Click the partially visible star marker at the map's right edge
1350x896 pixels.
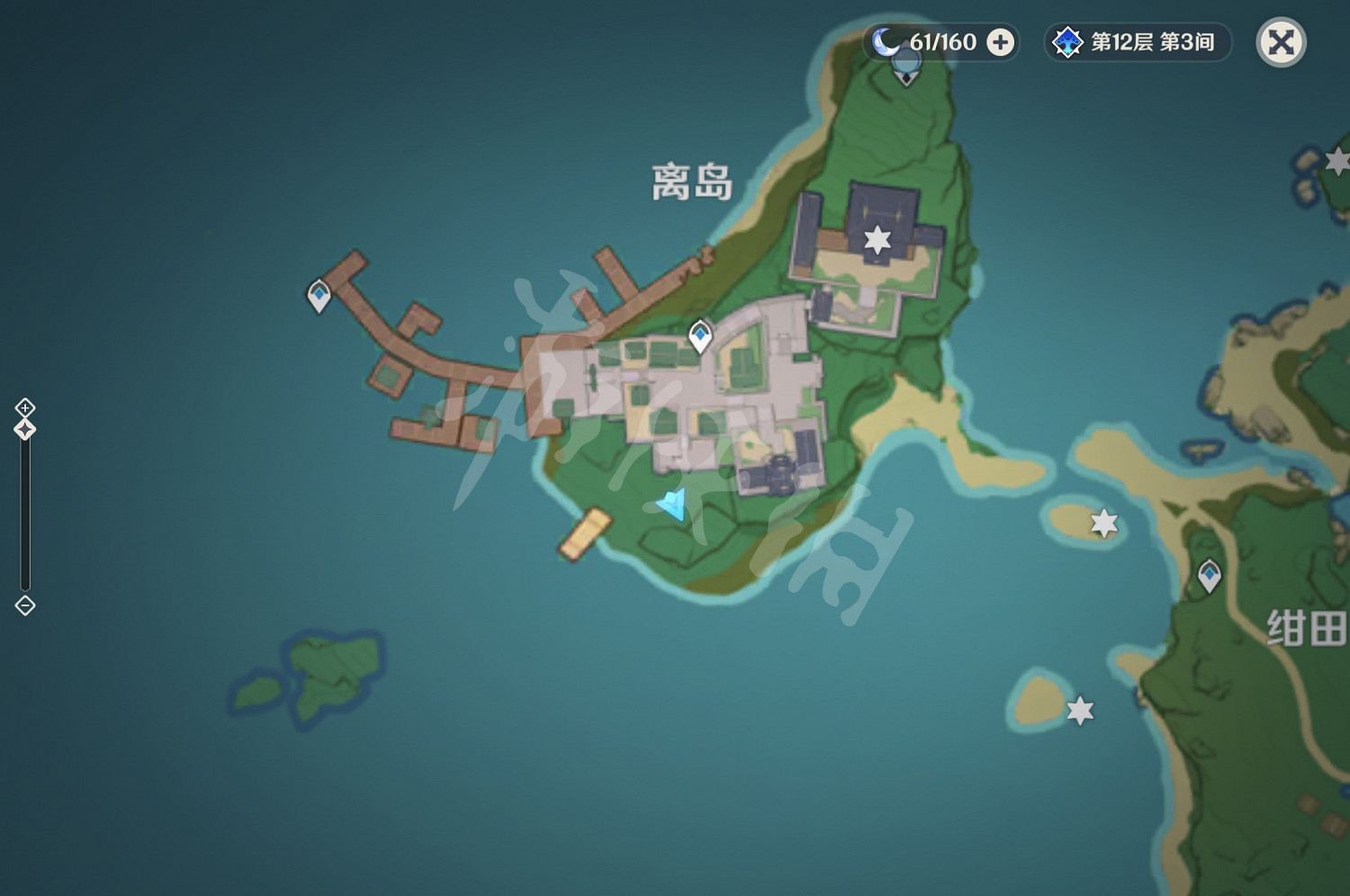(1336, 159)
